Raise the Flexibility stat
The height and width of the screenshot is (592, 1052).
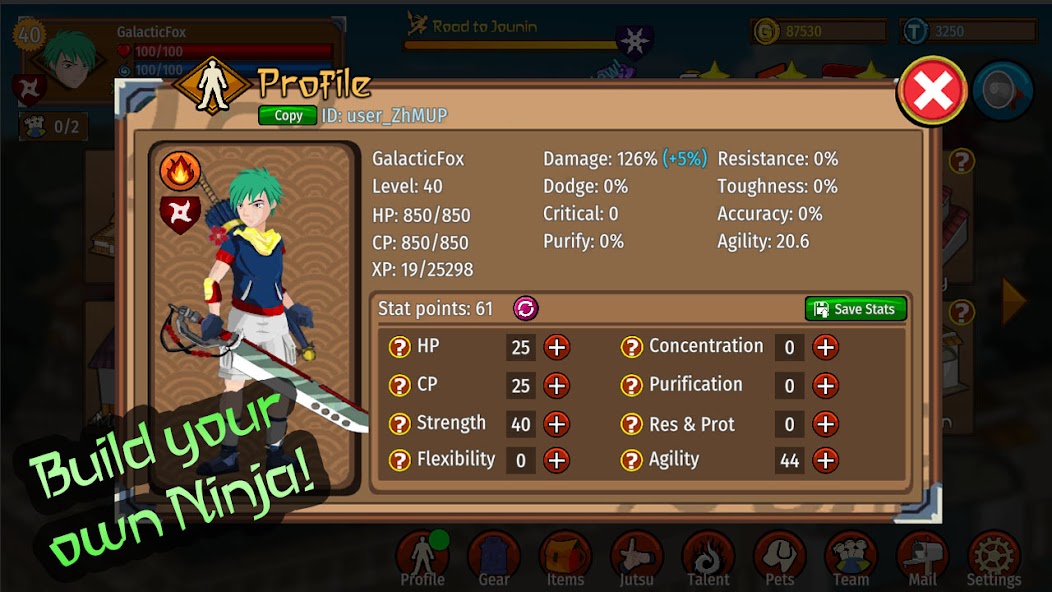pos(556,460)
